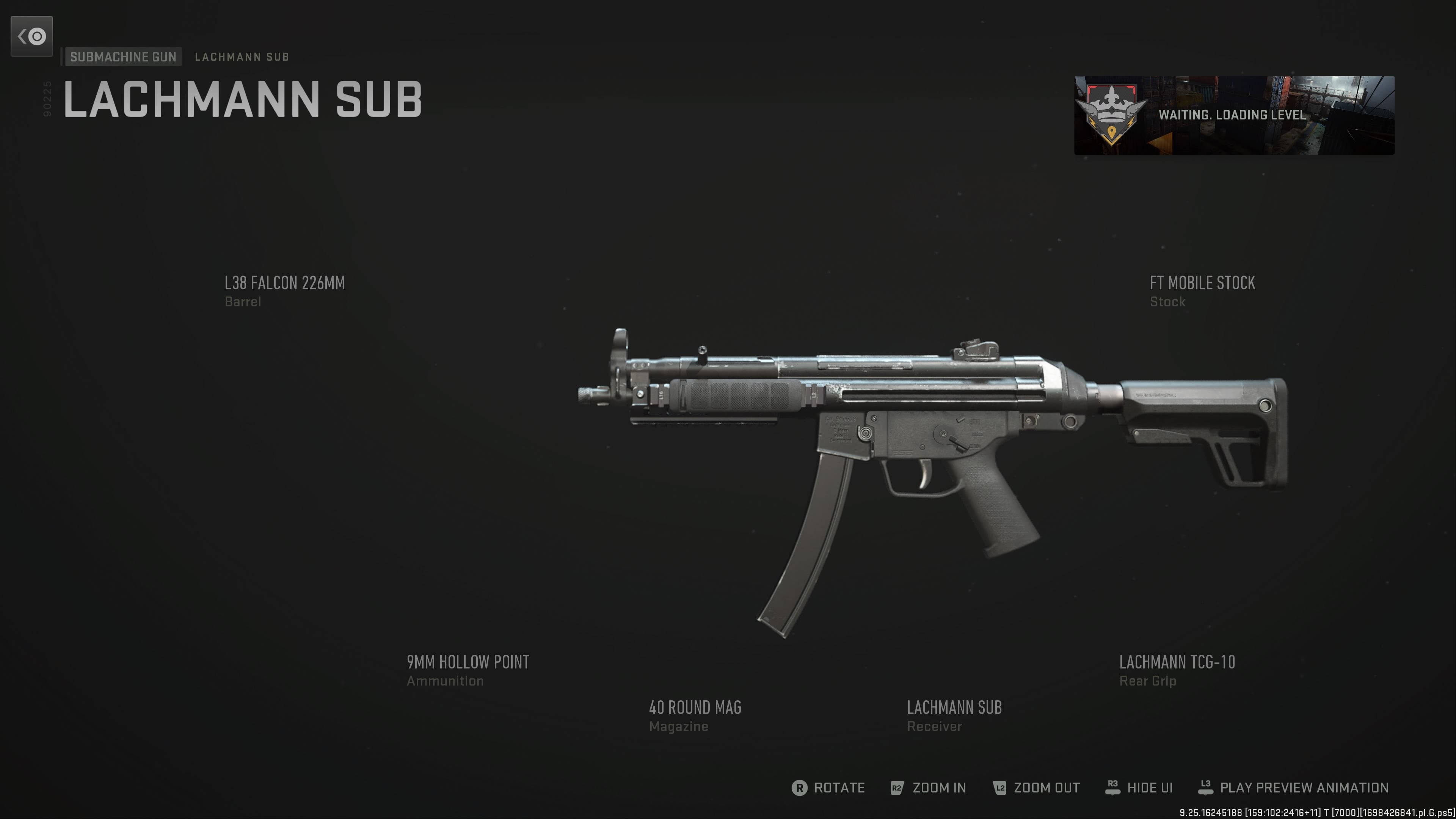Select the Submachine Gun category label
This screenshot has width=1456, height=819.
[123, 56]
